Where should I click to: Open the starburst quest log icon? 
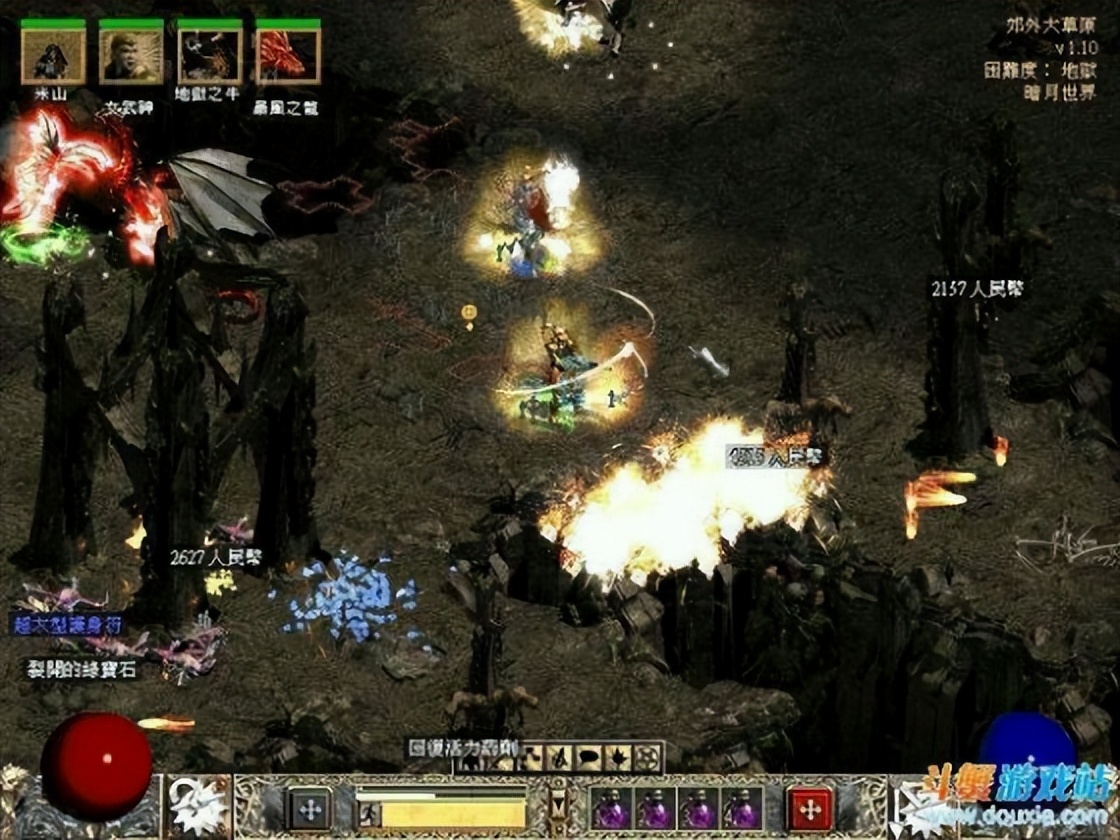(x=616, y=757)
